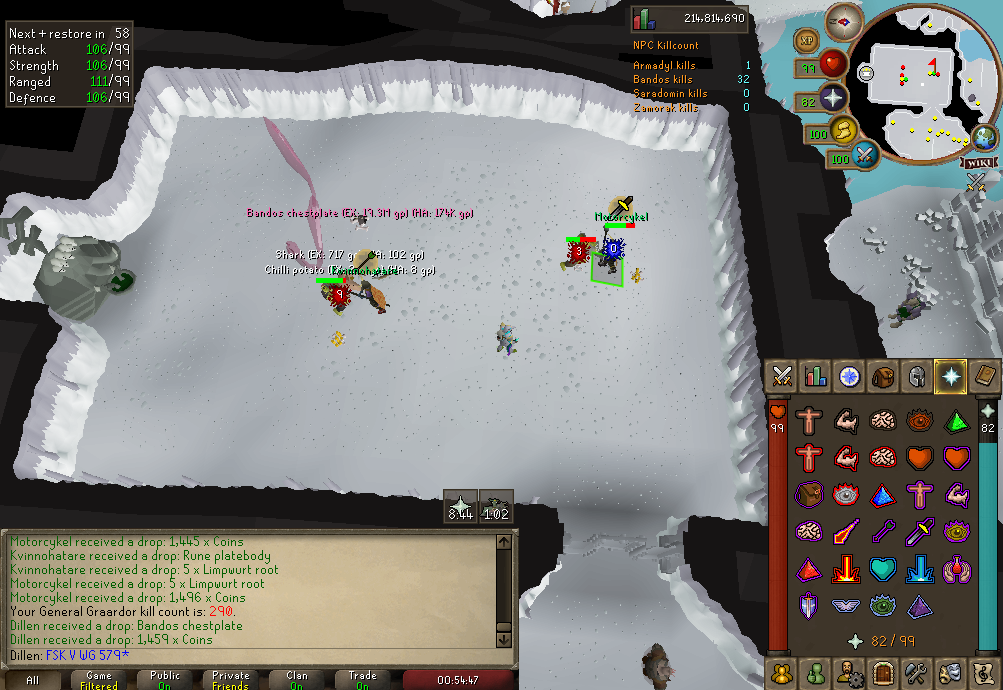Toggle the XP drops button
Screen dimensions: 1003x690
point(808,40)
